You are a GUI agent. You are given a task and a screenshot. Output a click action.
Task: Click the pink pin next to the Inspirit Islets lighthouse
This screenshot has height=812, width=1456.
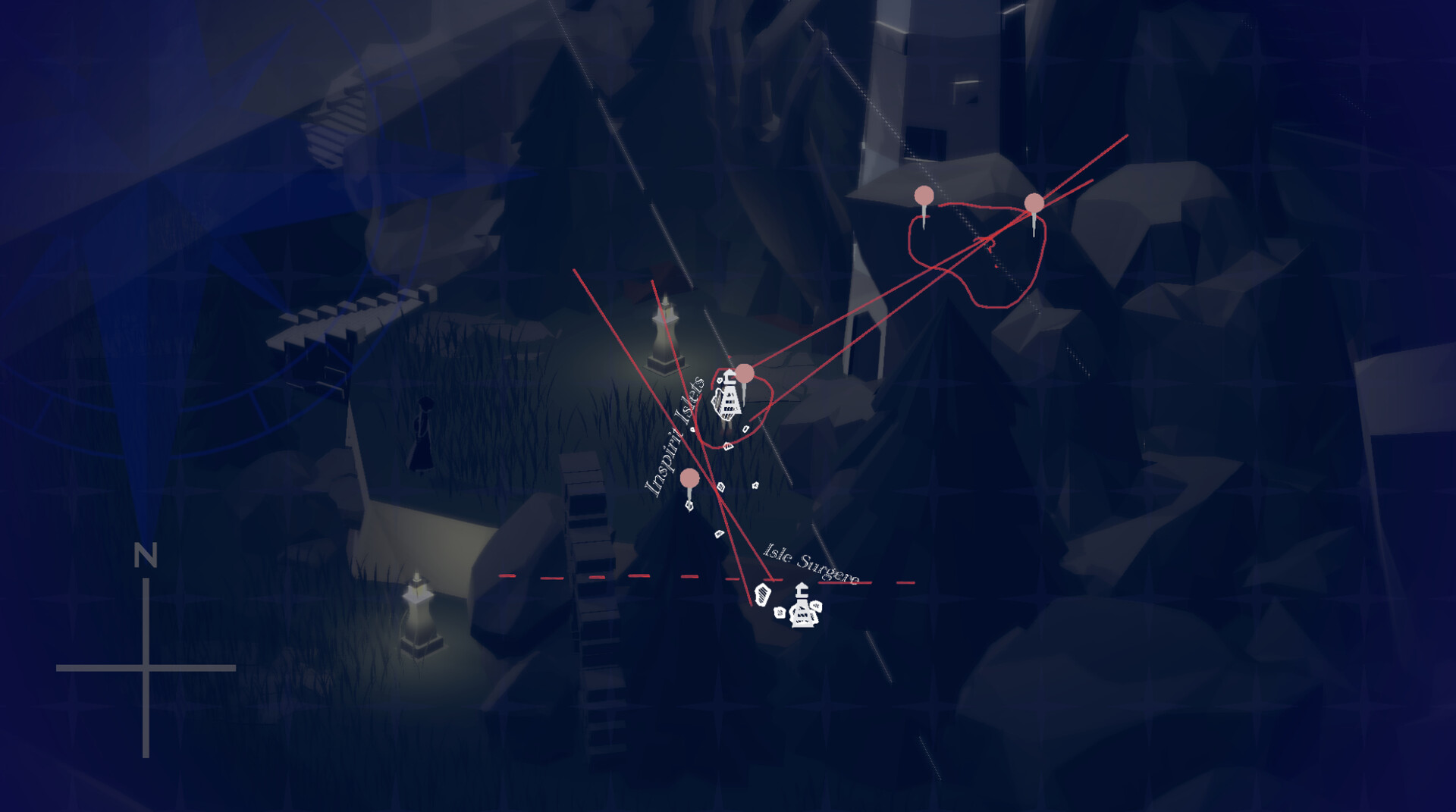(x=745, y=373)
